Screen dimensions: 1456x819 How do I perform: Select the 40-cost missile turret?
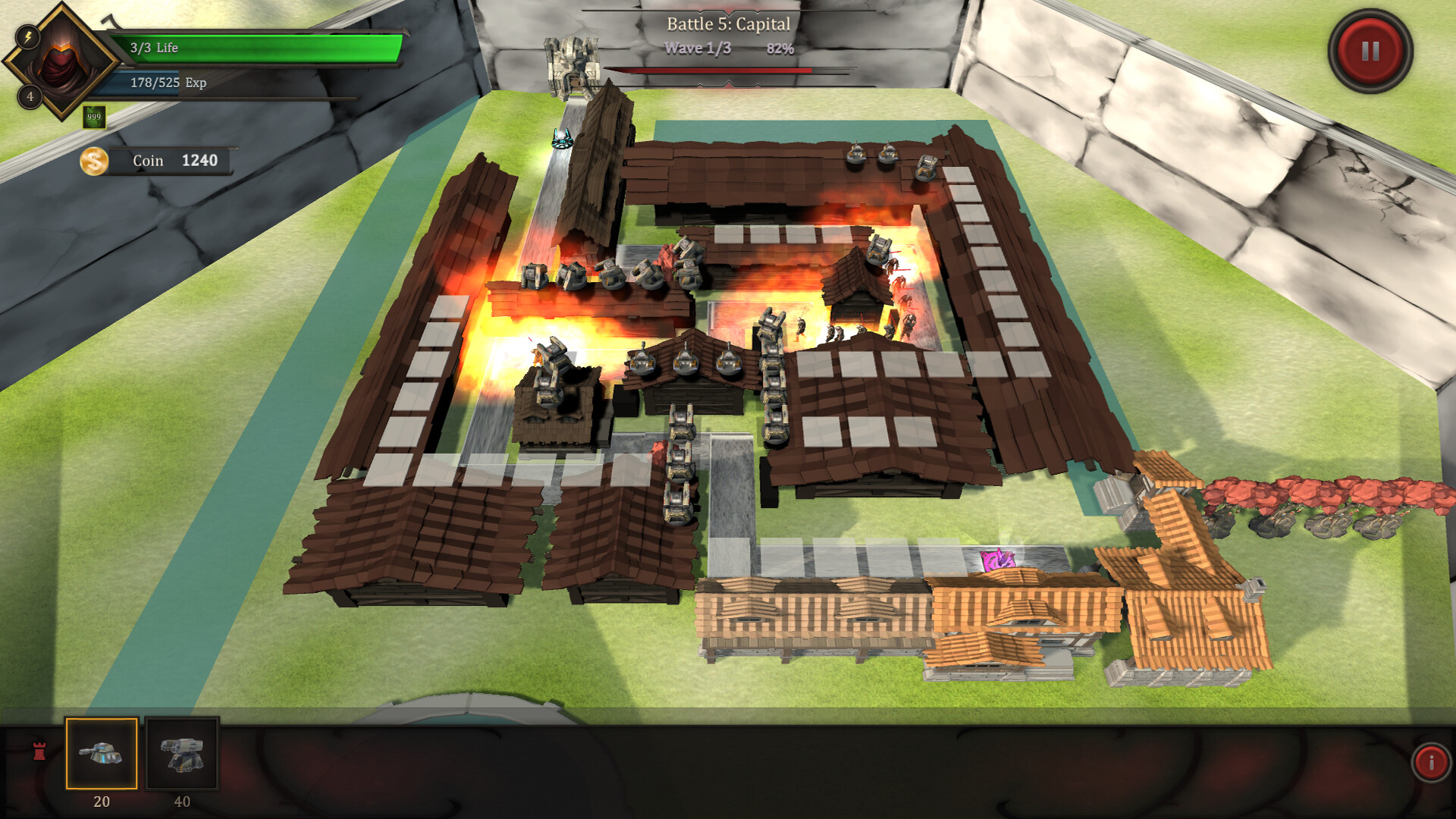[182, 754]
